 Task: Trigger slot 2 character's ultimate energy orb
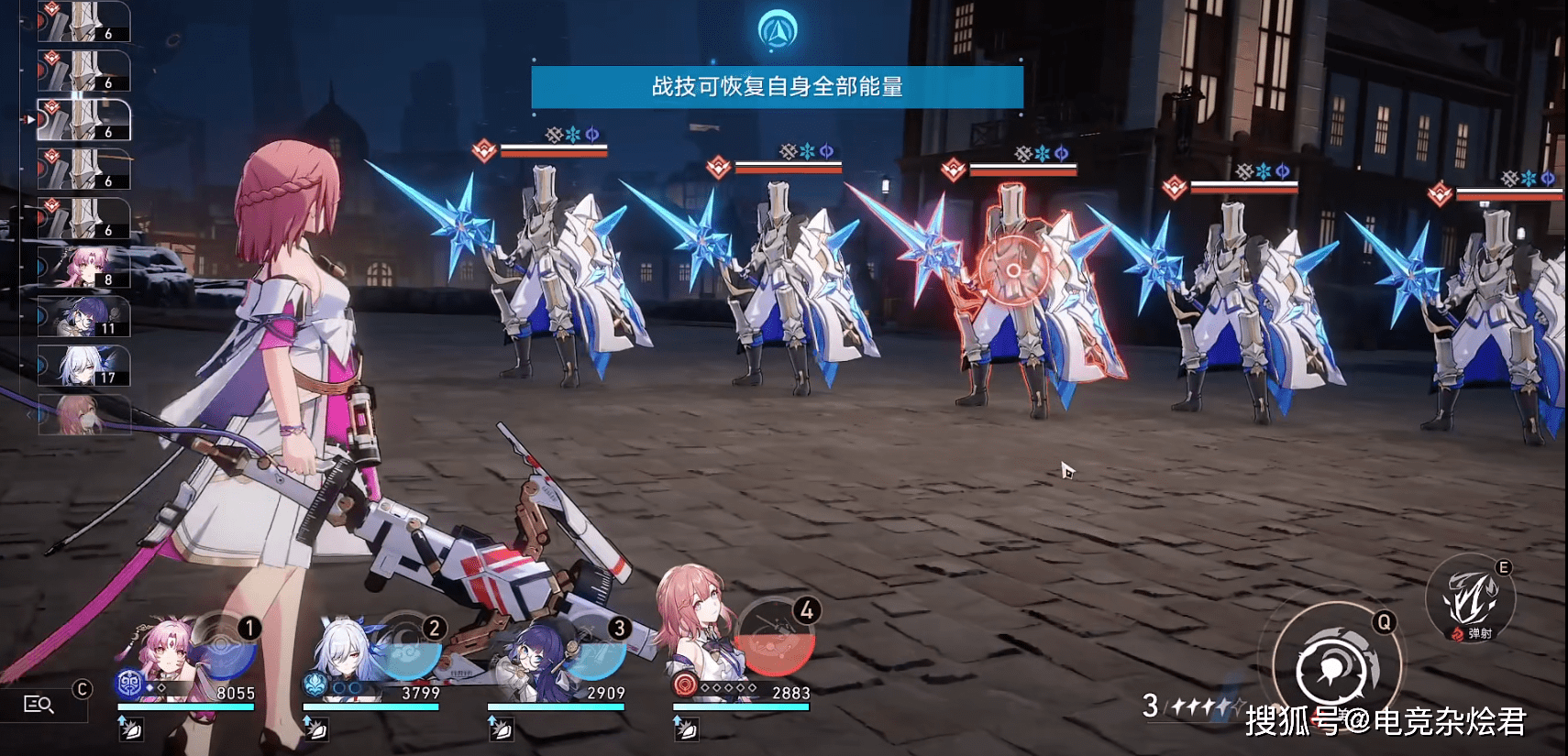tap(410, 649)
